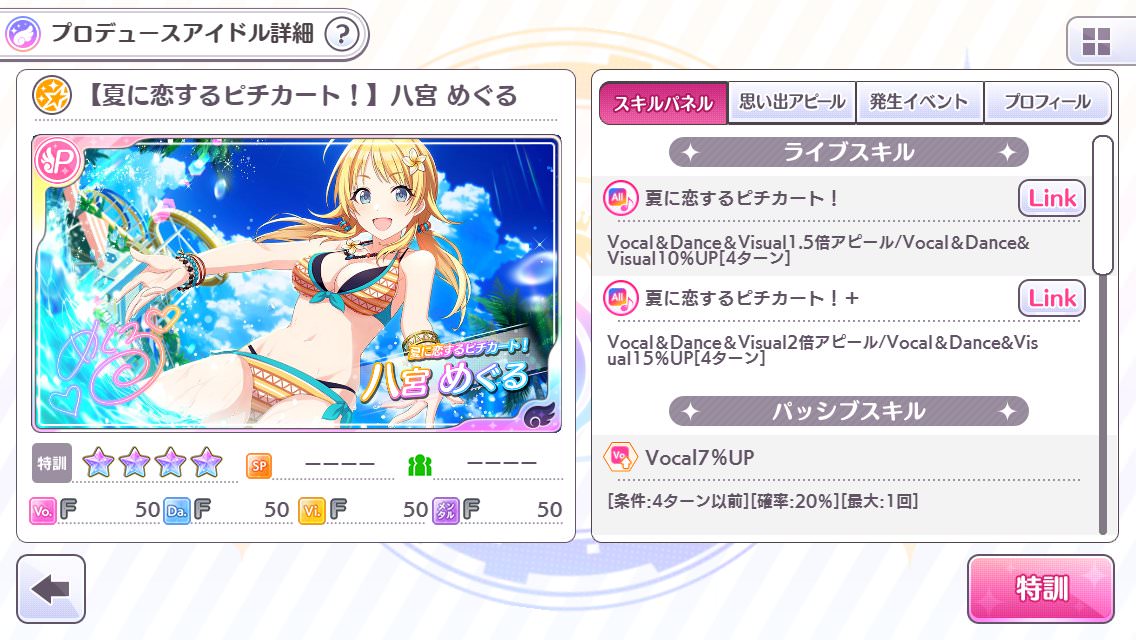Go back with the arrow button

51,589
